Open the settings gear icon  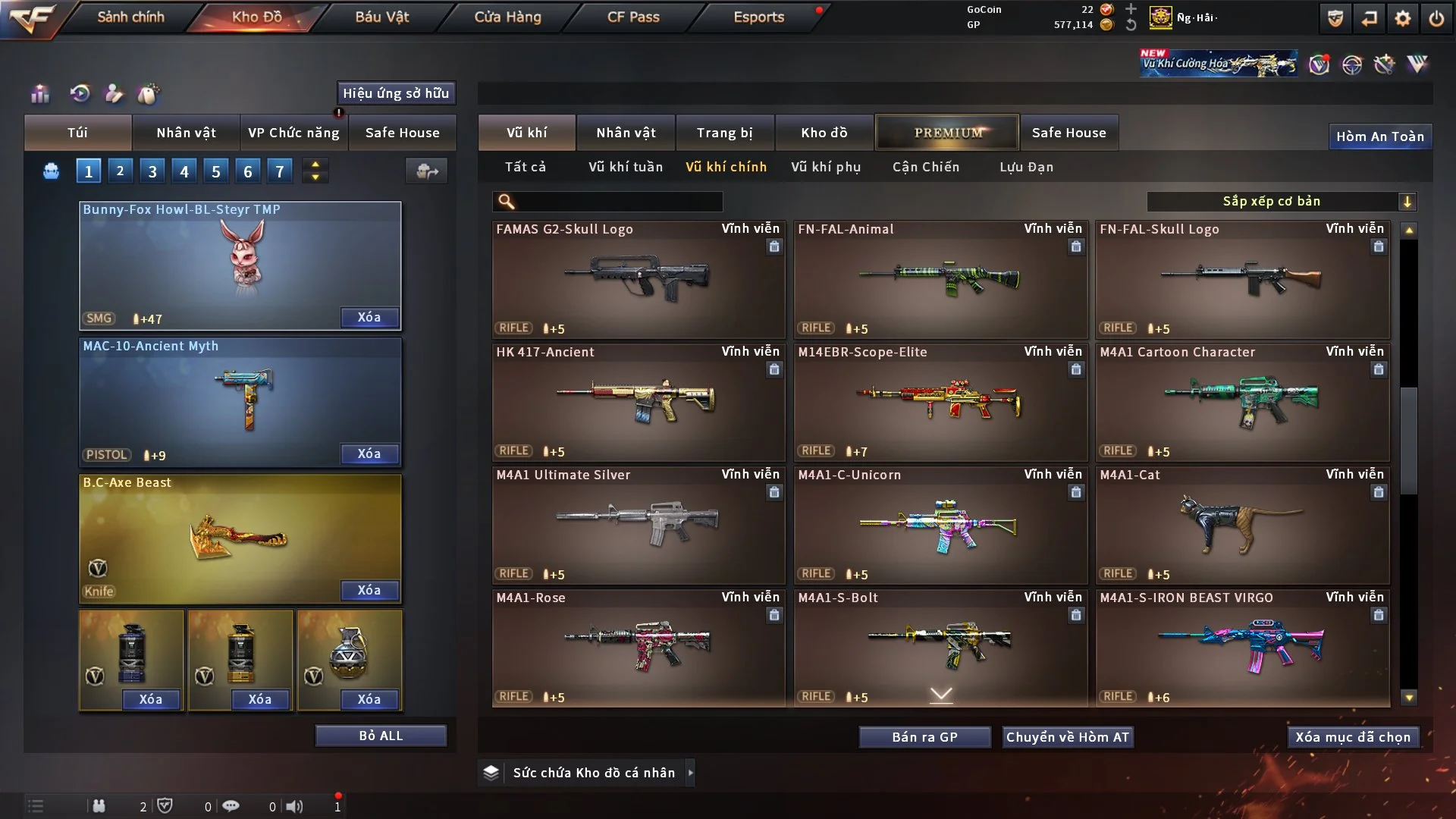point(1402,18)
